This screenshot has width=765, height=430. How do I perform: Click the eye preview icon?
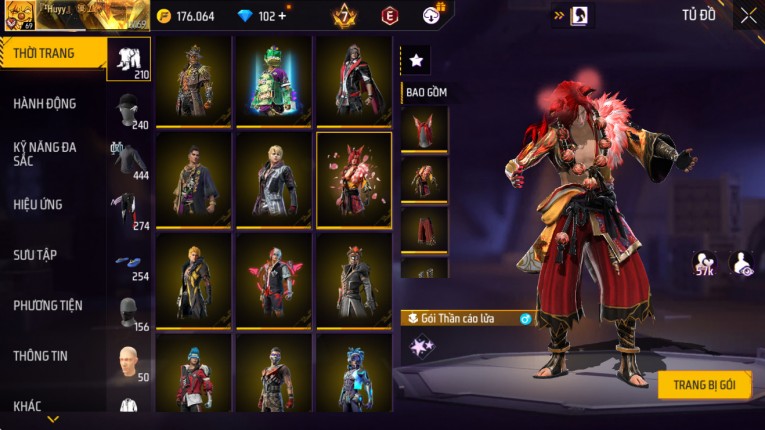[x=741, y=263]
